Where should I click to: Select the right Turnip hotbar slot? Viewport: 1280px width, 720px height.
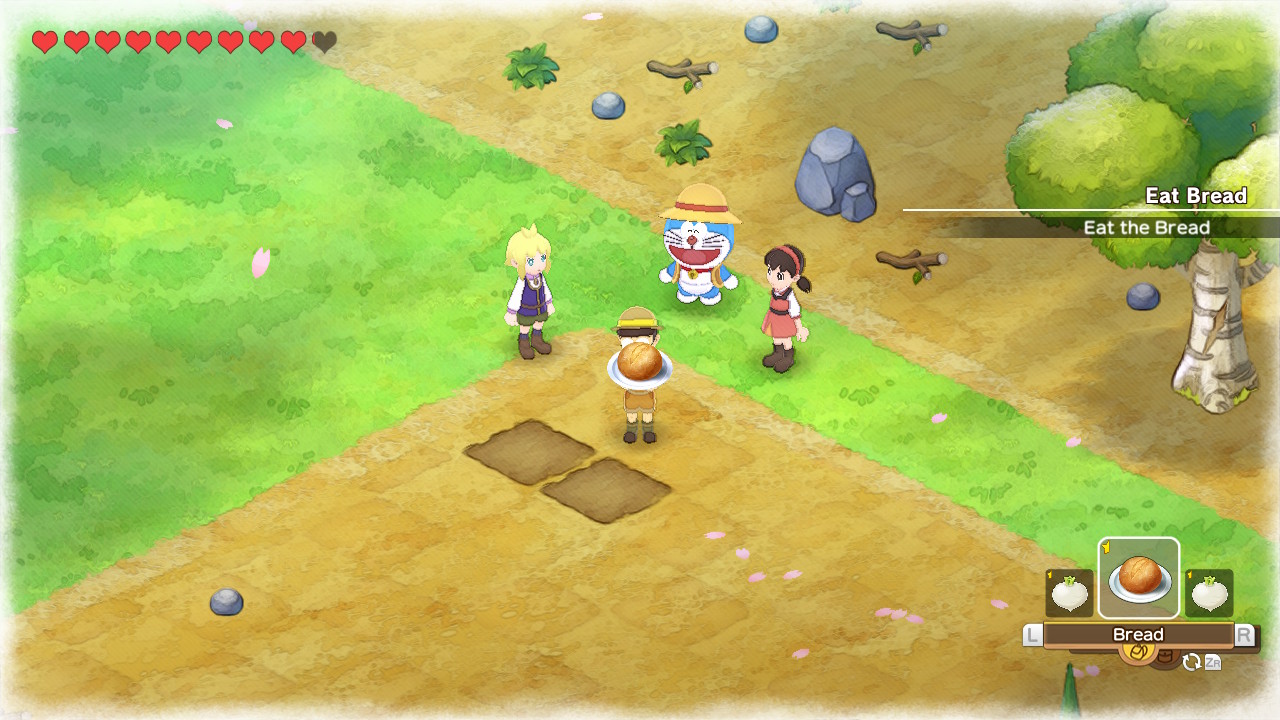click(x=1208, y=592)
